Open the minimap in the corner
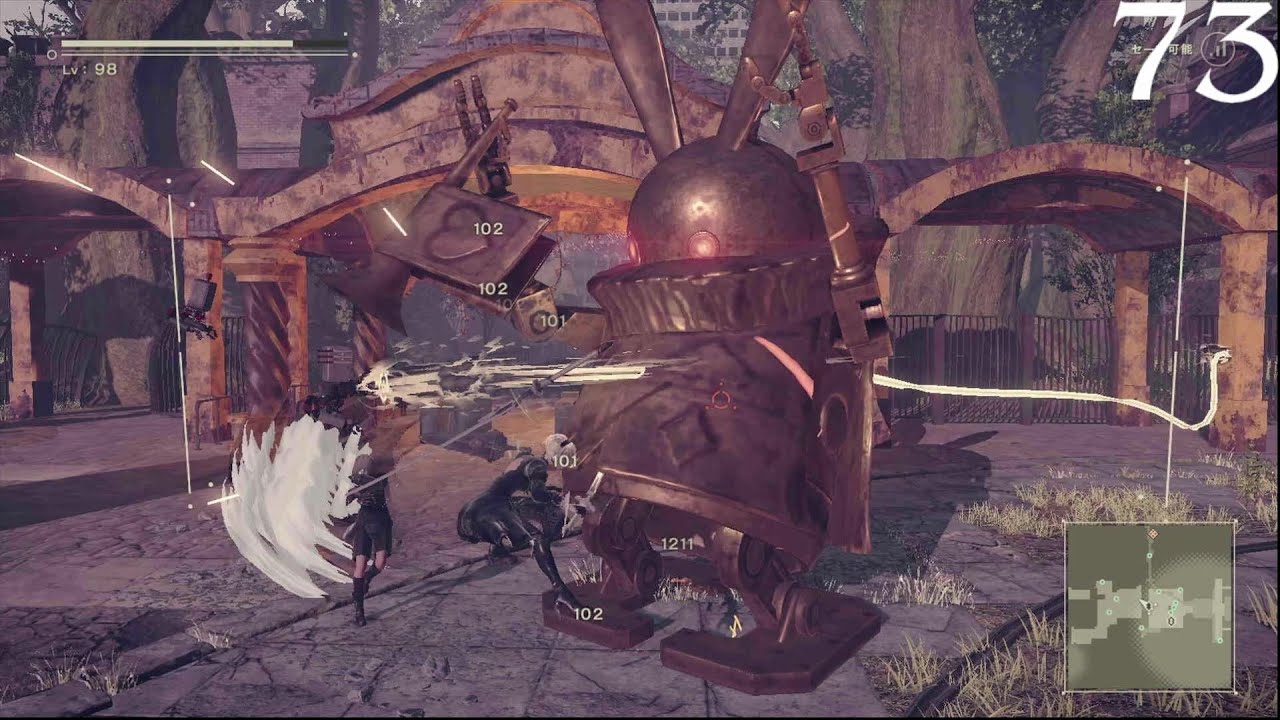Viewport: 1280px width, 720px height. pyautogui.click(x=1148, y=606)
